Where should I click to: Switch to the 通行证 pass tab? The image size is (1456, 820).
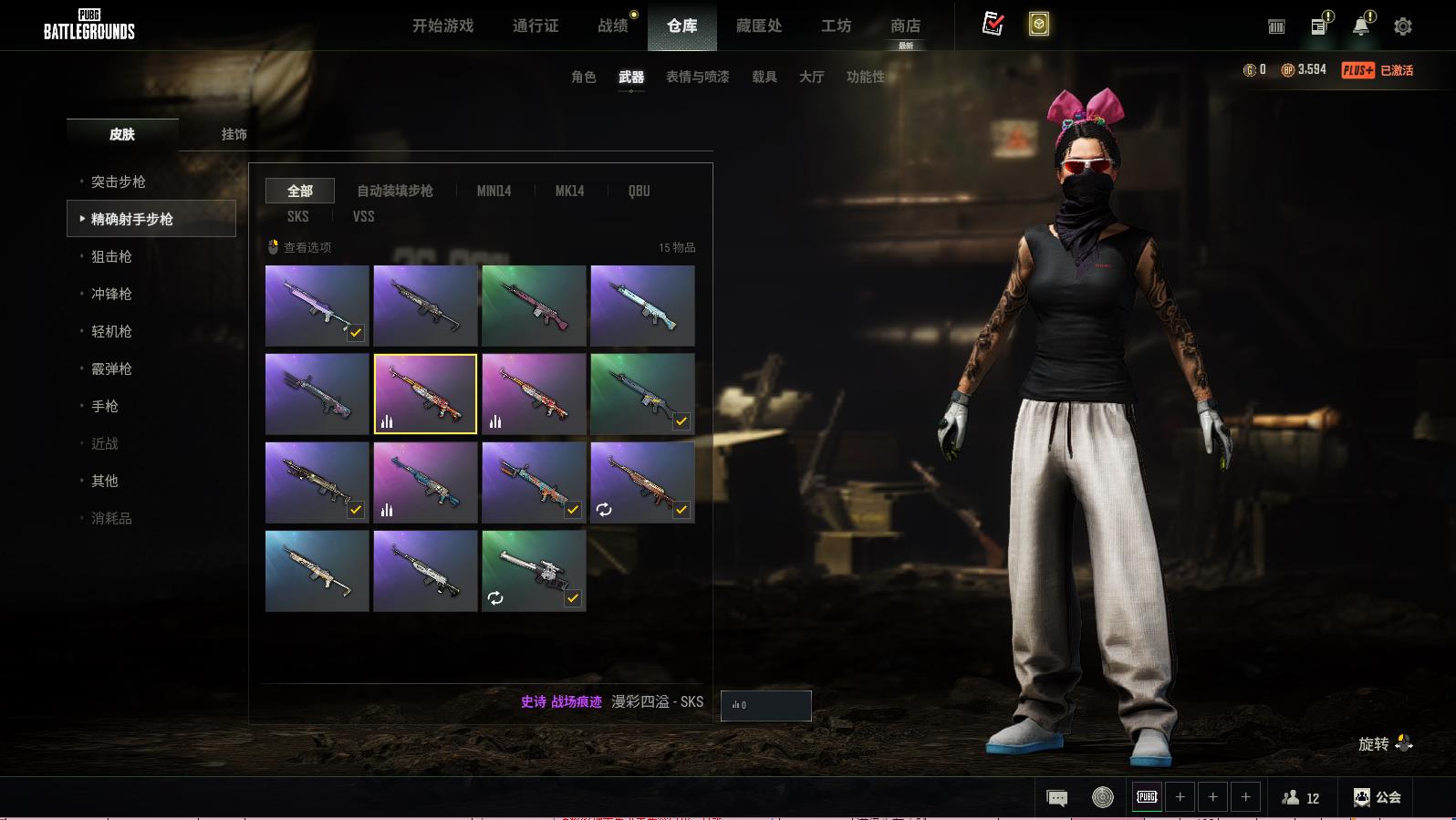pyautogui.click(x=536, y=26)
